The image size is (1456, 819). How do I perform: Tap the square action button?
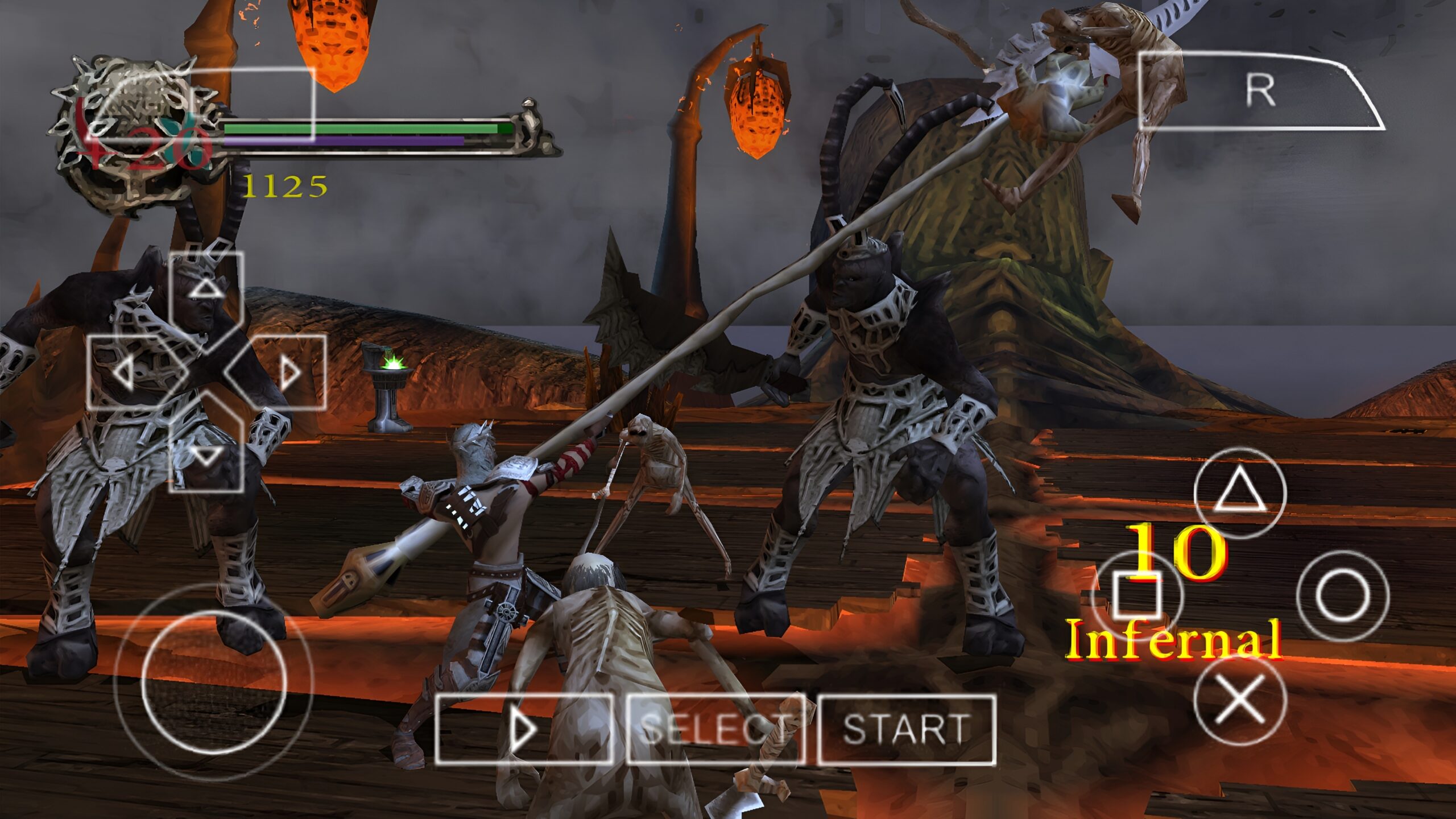click(x=1136, y=595)
